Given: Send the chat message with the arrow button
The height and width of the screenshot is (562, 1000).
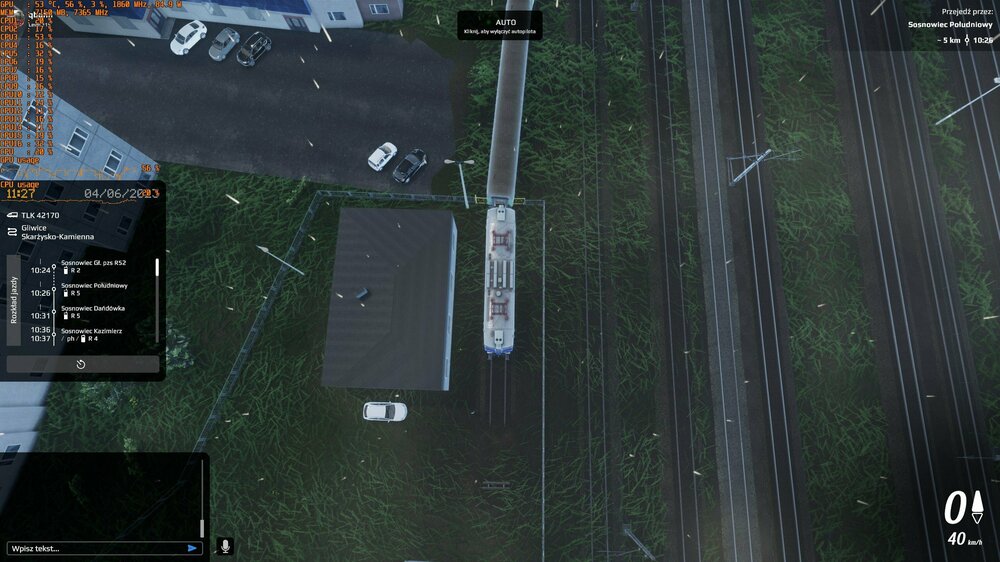Looking at the screenshot, I should [192, 548].
